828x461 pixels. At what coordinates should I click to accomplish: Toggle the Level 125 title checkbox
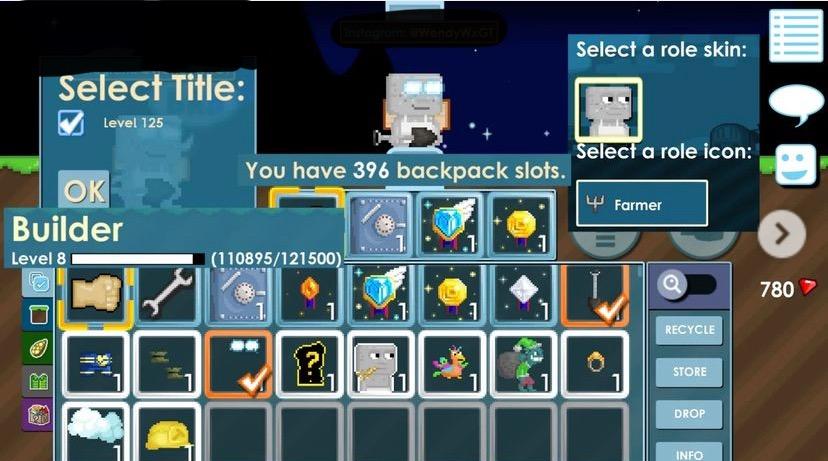tap(71, 124)
